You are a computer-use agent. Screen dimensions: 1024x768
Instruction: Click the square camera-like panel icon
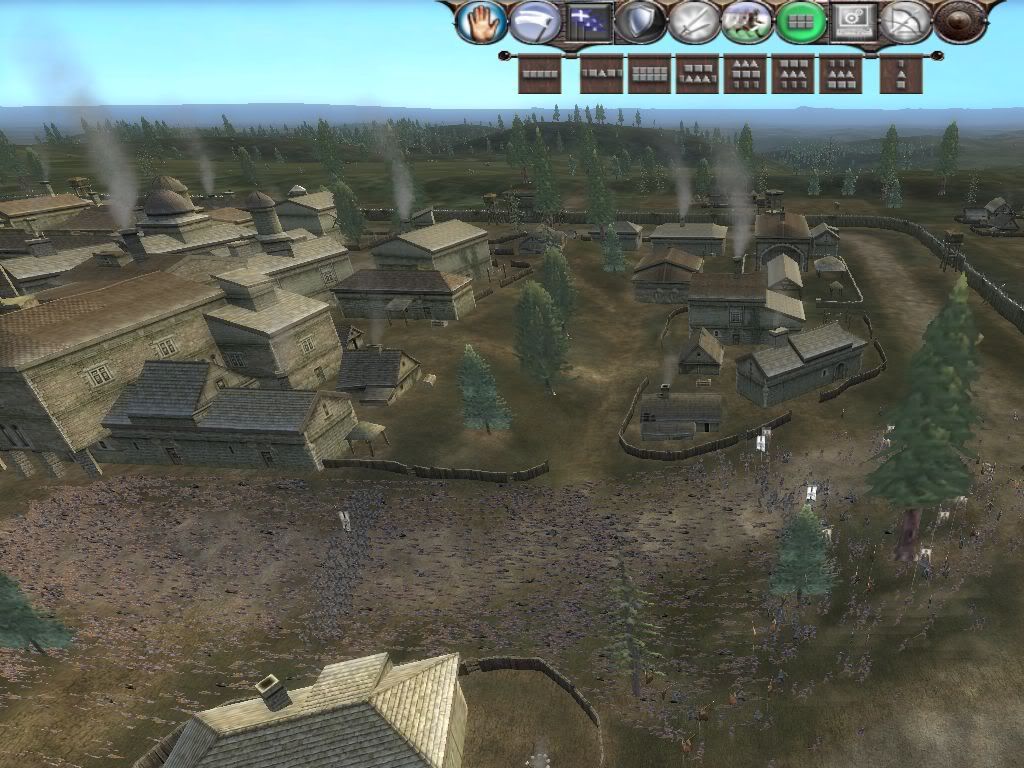853,22
